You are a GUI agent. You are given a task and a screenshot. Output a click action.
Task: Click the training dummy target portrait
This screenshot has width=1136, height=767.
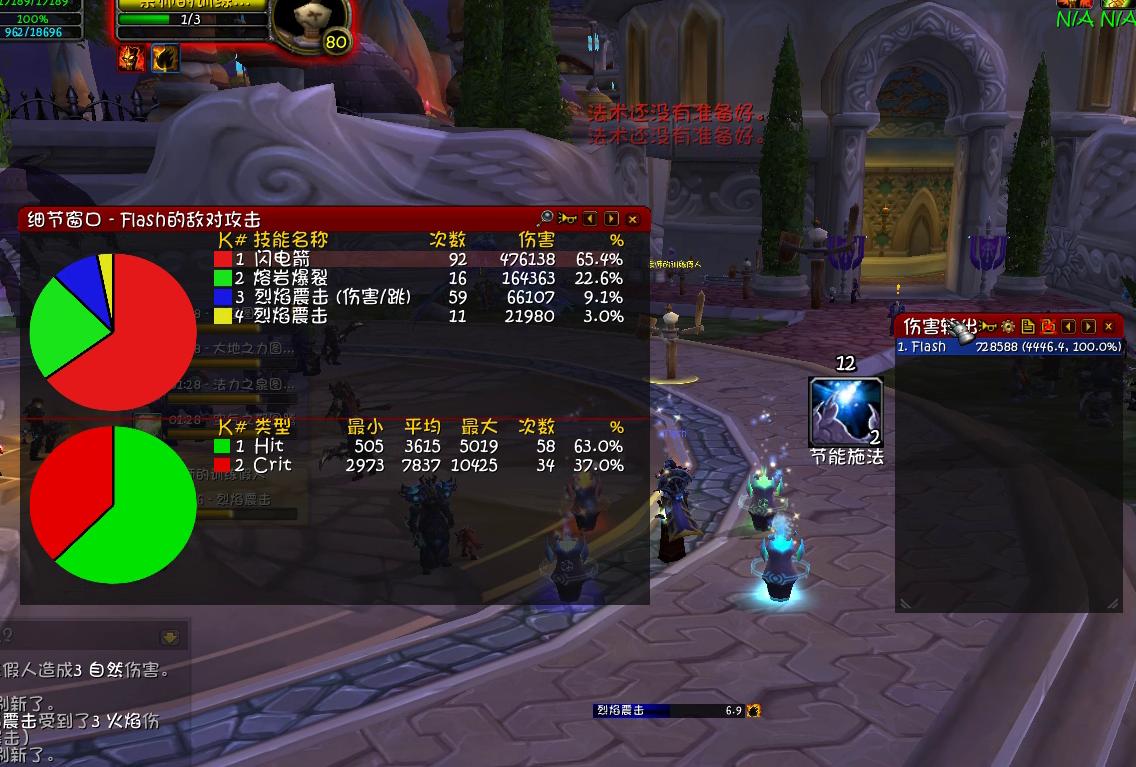pos(310,22)
